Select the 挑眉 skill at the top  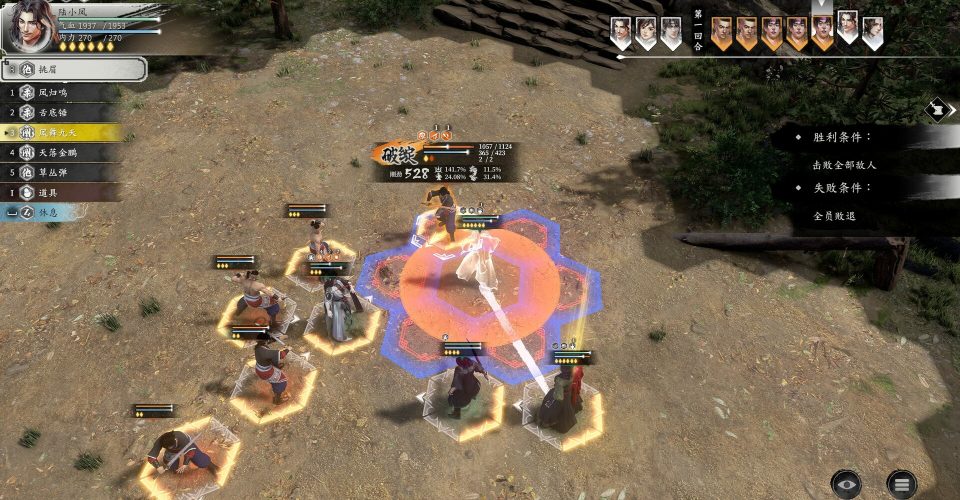75,69
